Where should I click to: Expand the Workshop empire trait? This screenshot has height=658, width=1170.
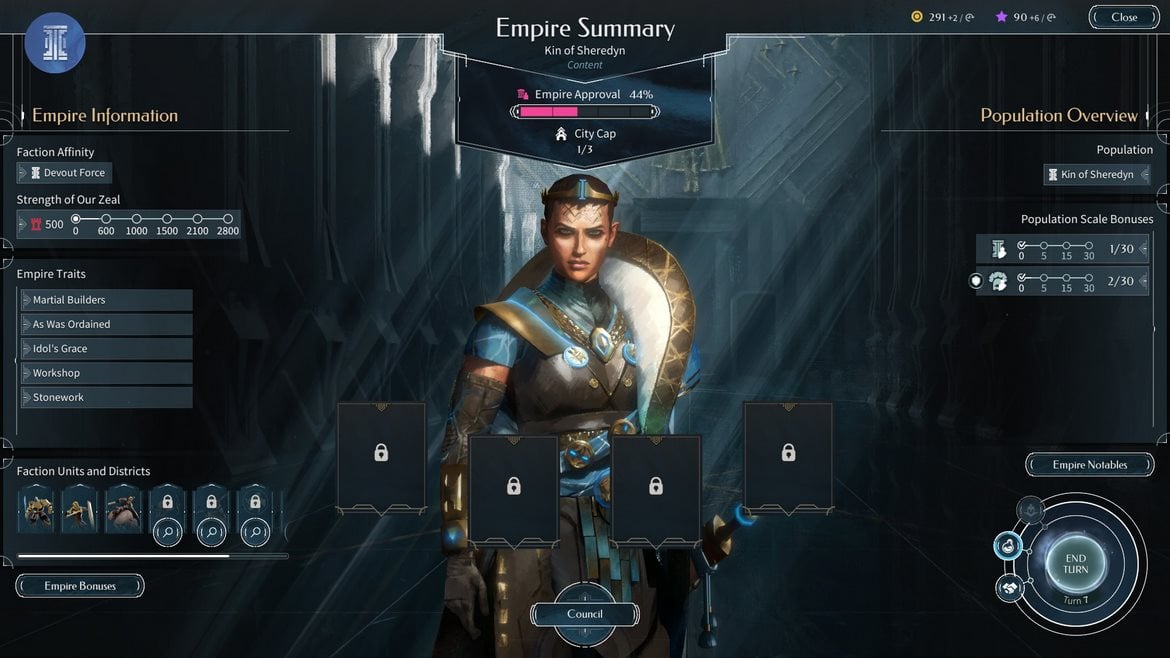click(106, 373)
